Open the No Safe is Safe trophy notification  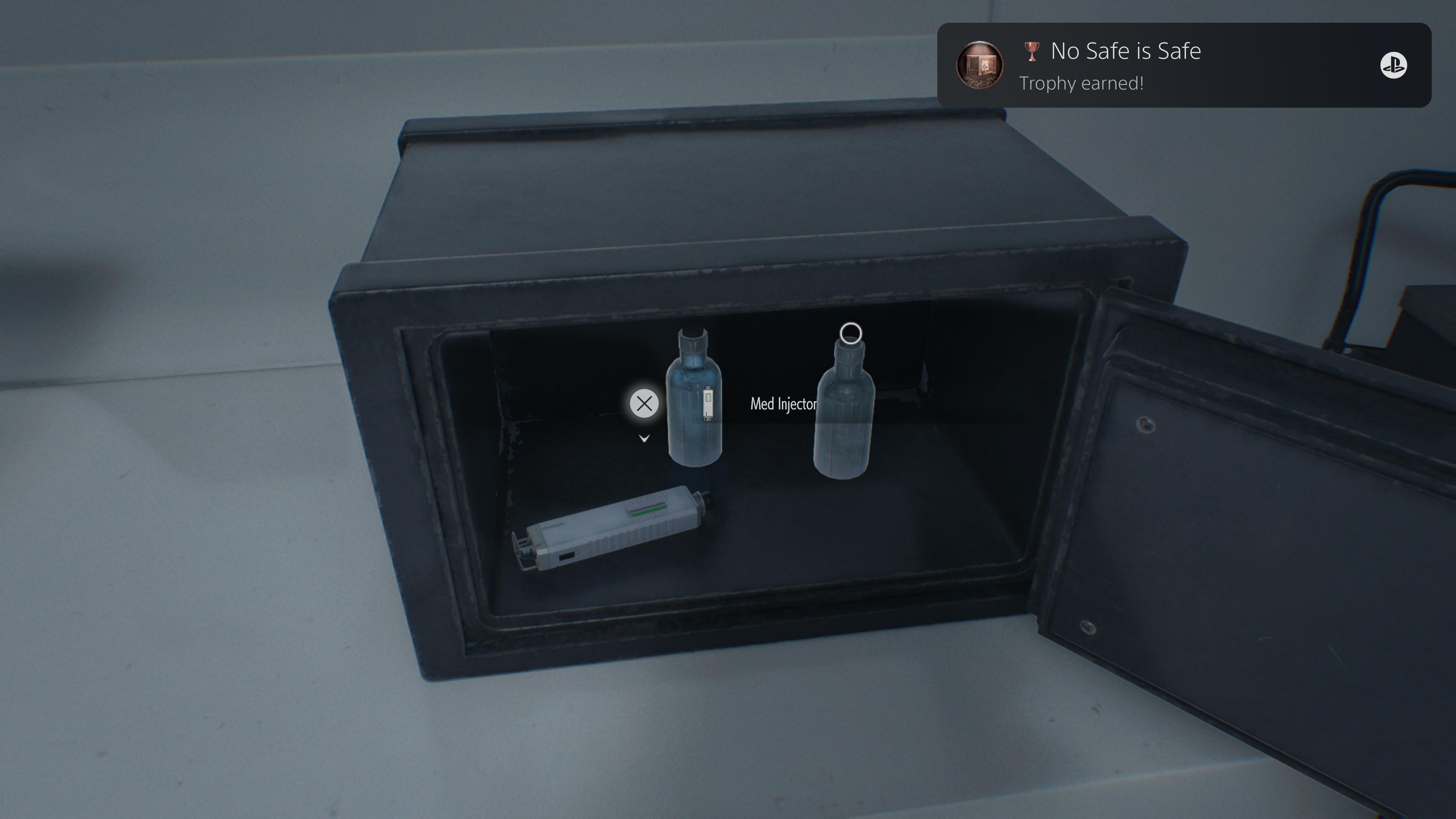click(1183, 66)
